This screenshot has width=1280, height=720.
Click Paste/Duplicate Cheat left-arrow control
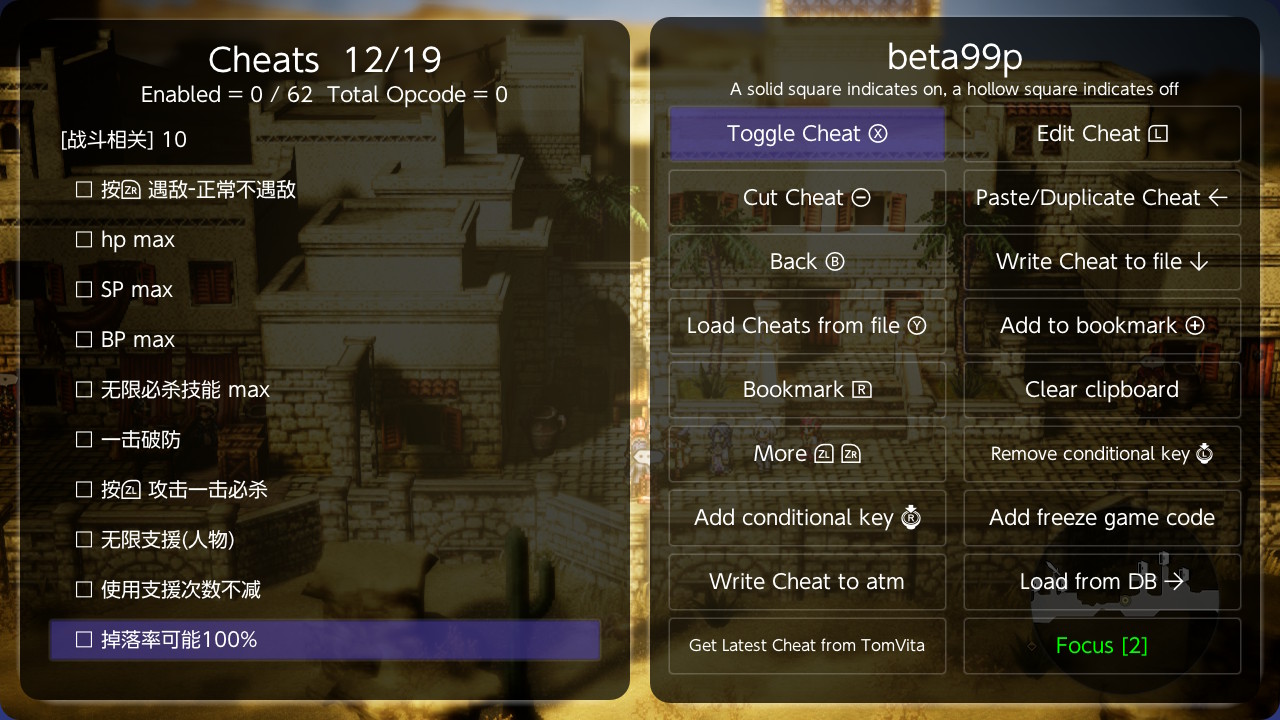click(x=1101, y=197)
